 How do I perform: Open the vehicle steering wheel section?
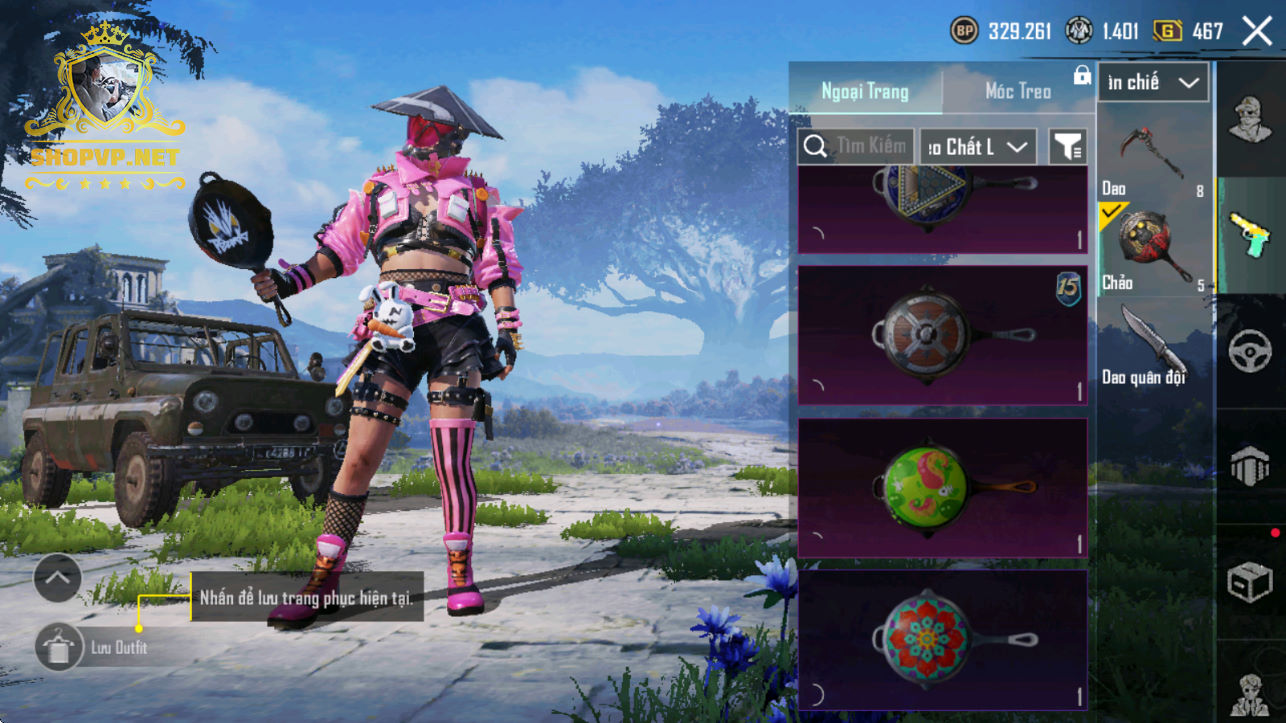pos(1250,351)
